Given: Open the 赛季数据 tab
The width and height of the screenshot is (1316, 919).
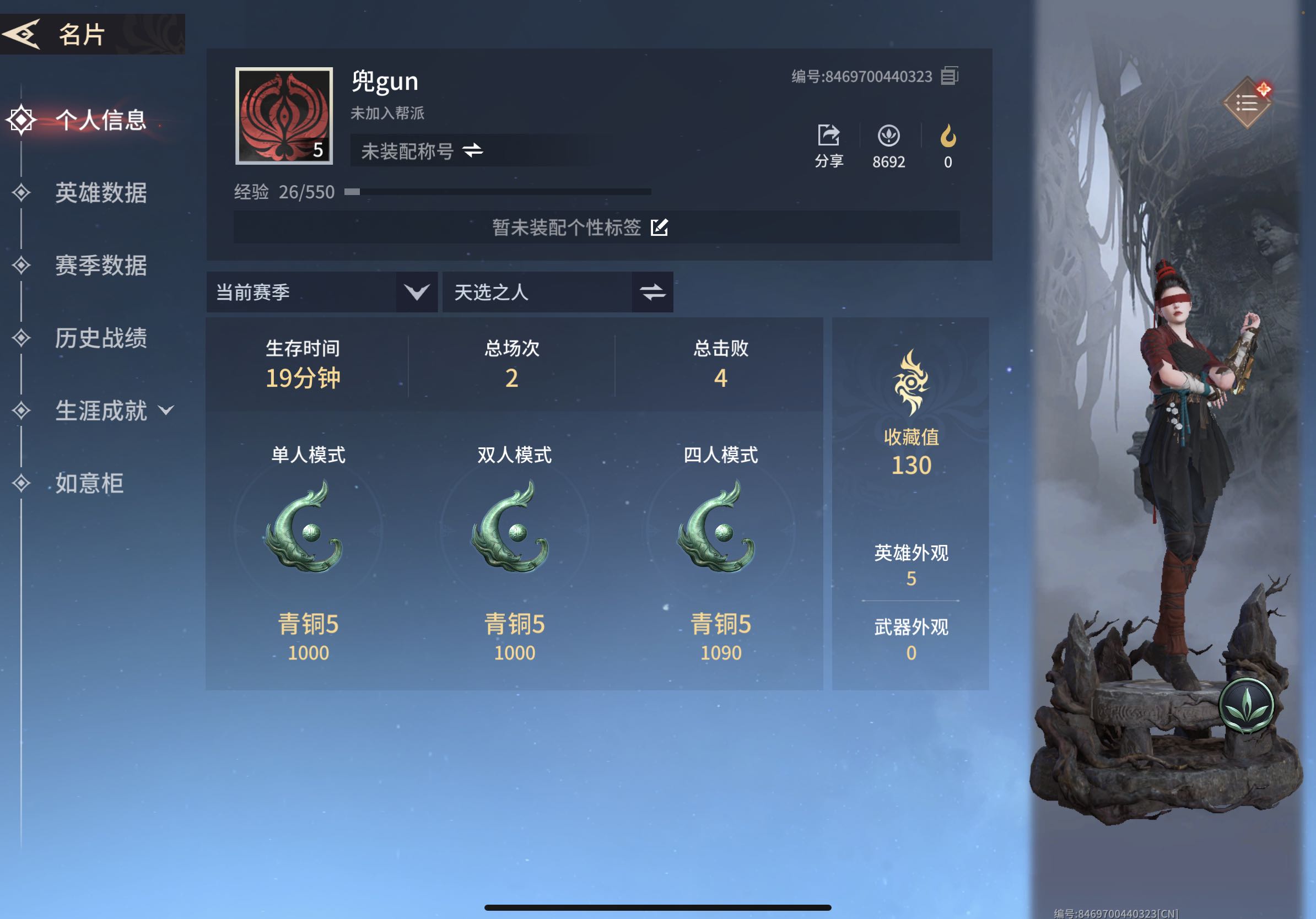Looking at the screenshot, I should pyautogui.click(x=100, y=265).
